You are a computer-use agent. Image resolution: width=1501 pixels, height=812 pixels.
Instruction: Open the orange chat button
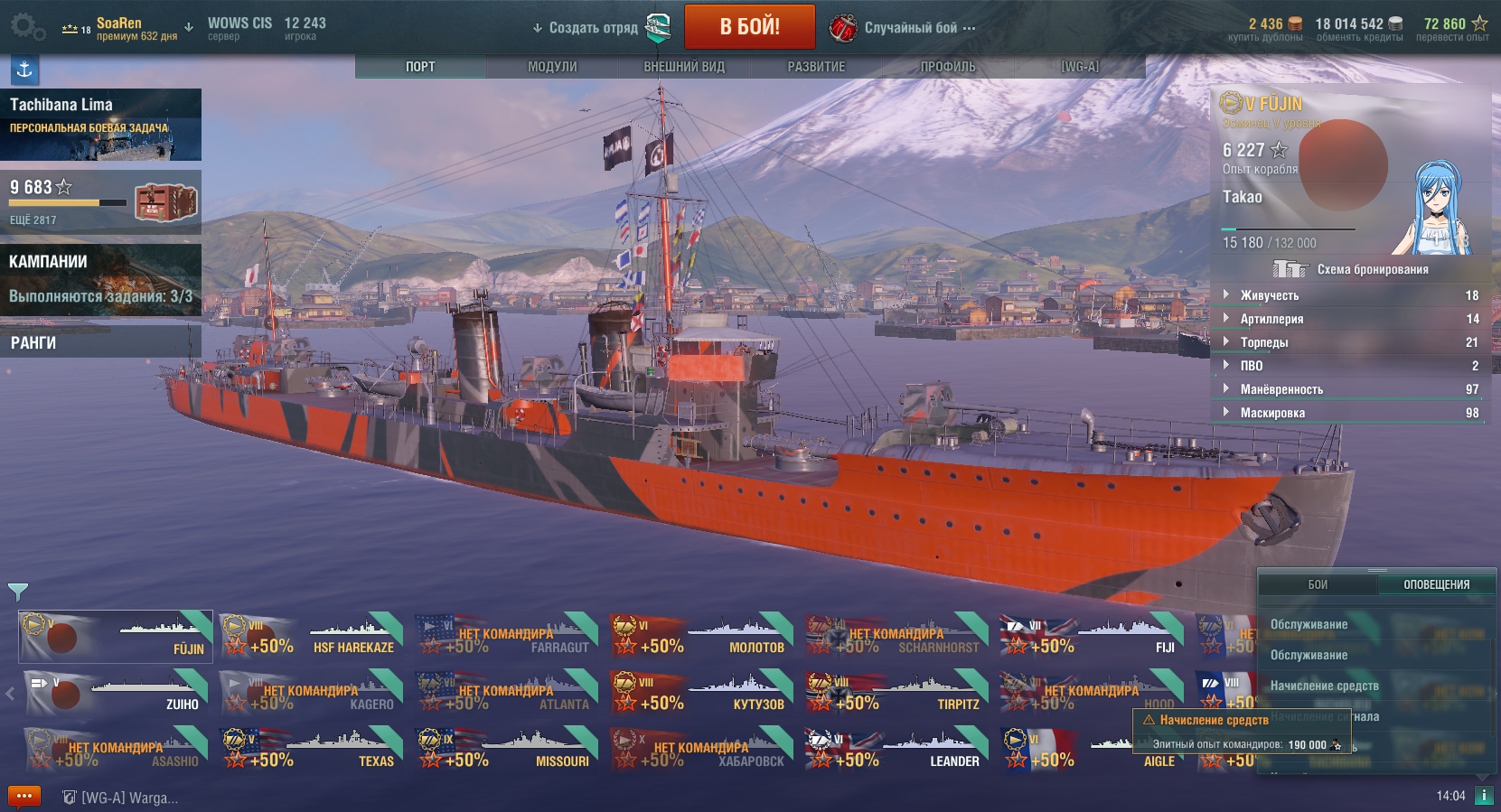tap(24, 797)
